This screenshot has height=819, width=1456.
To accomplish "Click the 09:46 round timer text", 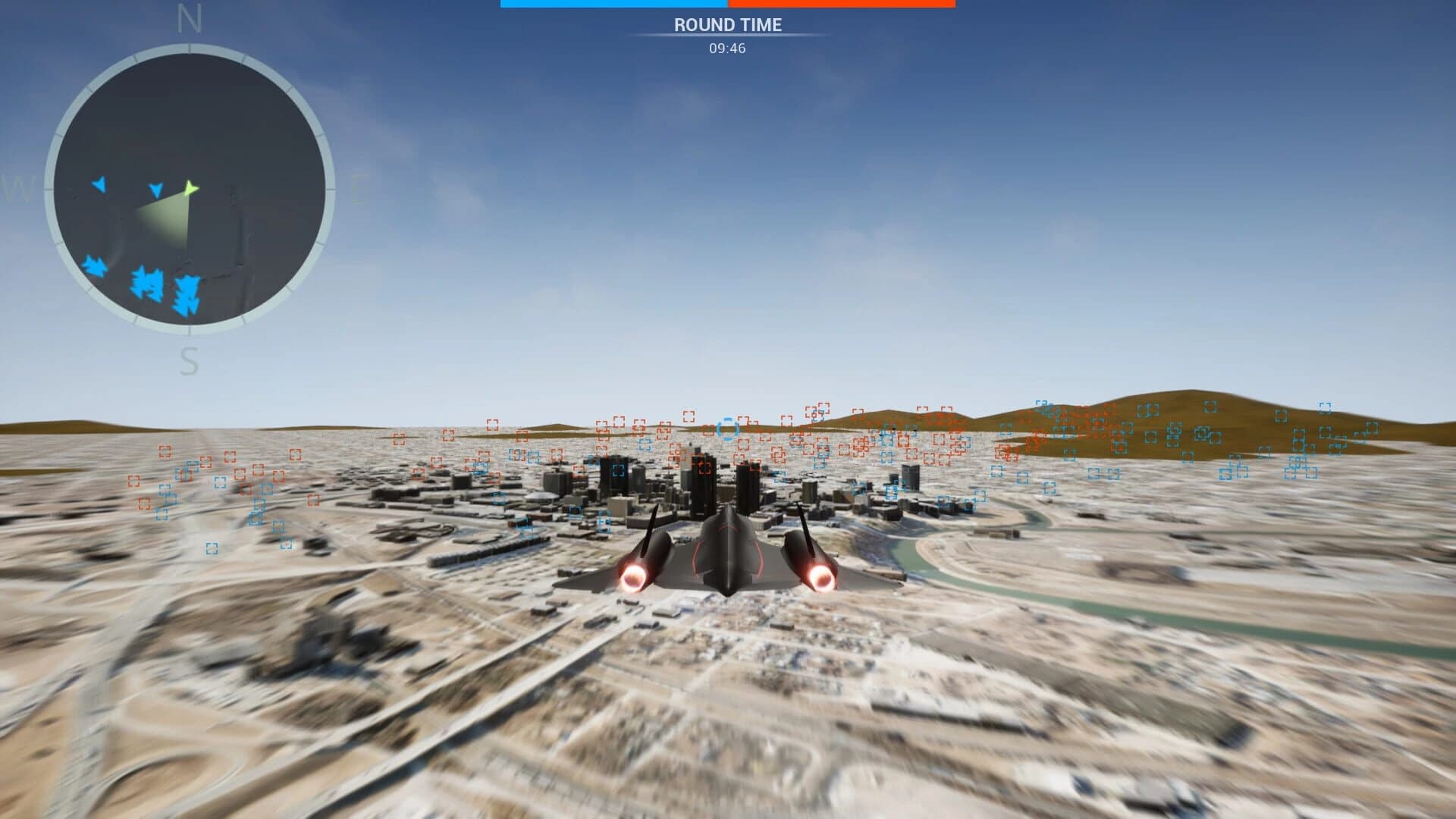I will tap(726, 50).
